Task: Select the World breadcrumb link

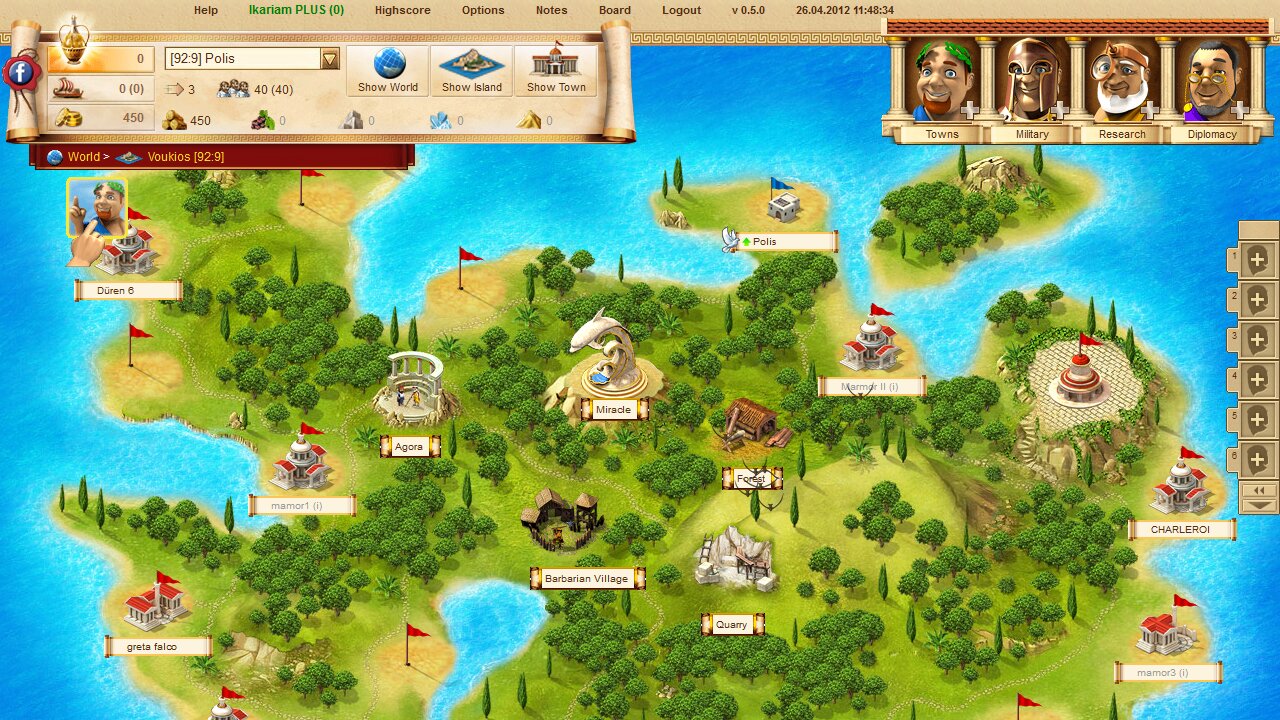Action: (84, 156)
